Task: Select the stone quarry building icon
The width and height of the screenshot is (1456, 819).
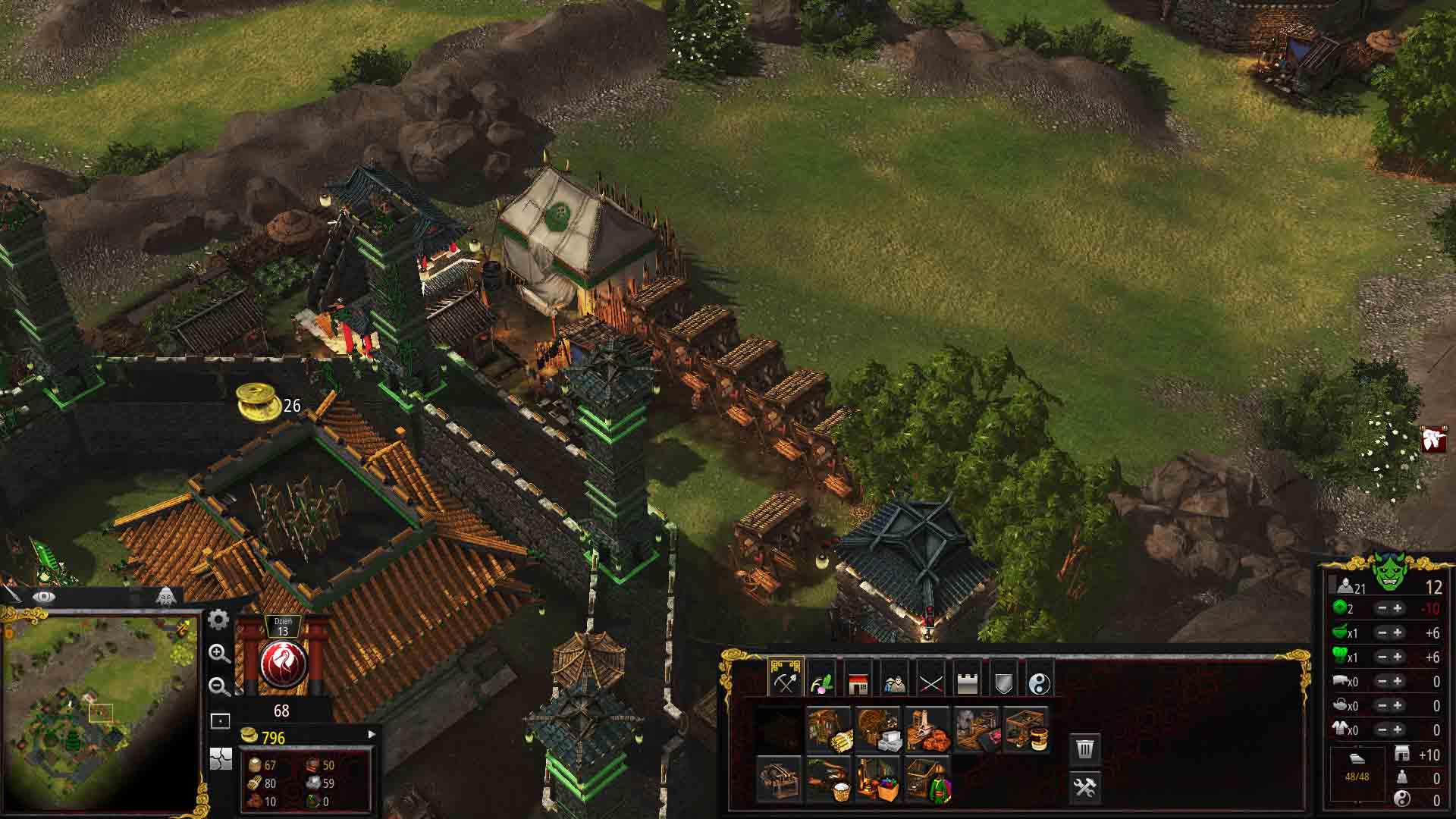Action: tap(877, 730)
